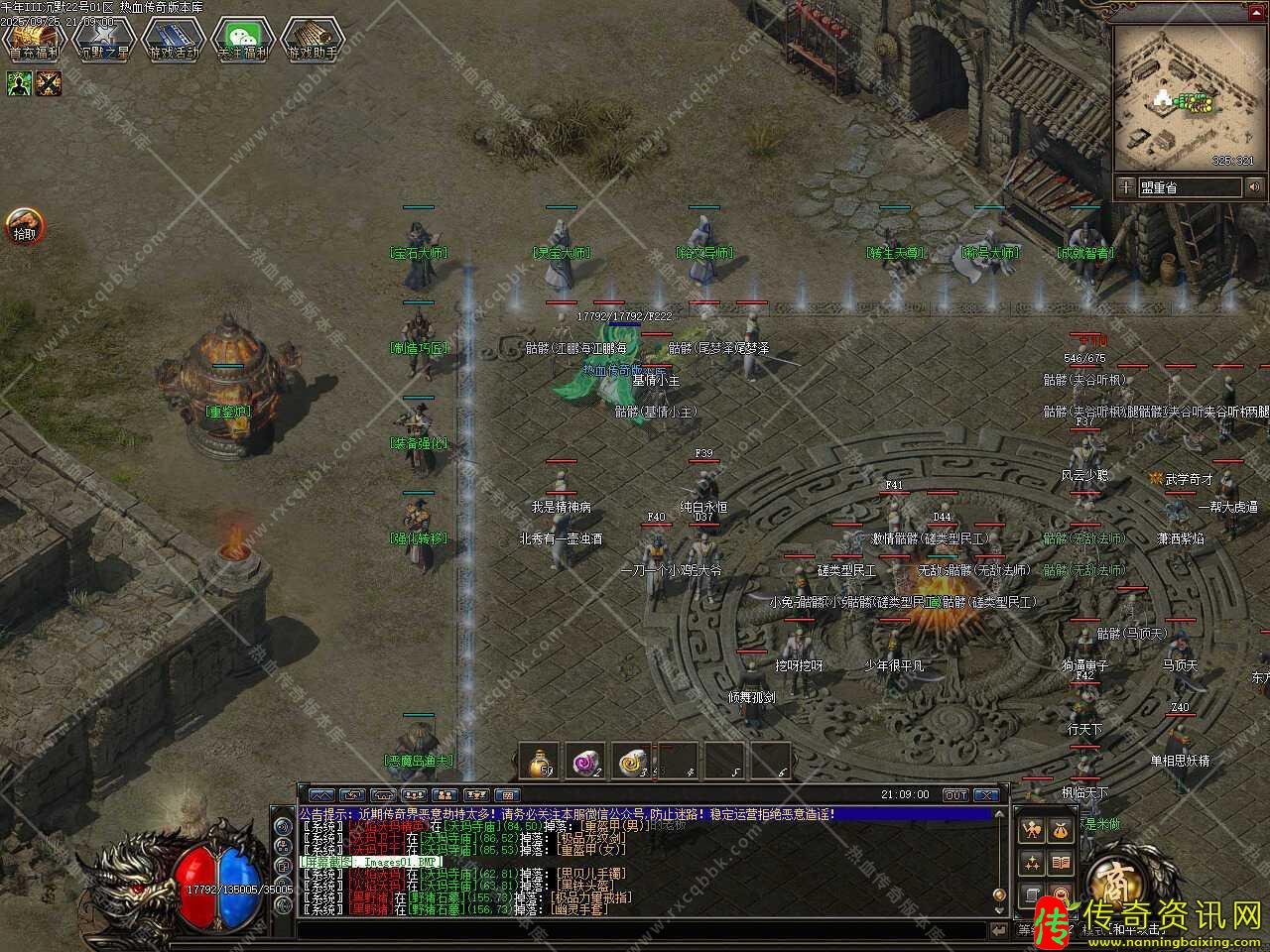
Task: Click the plus button beside the map name
Action: (1125, 186)
